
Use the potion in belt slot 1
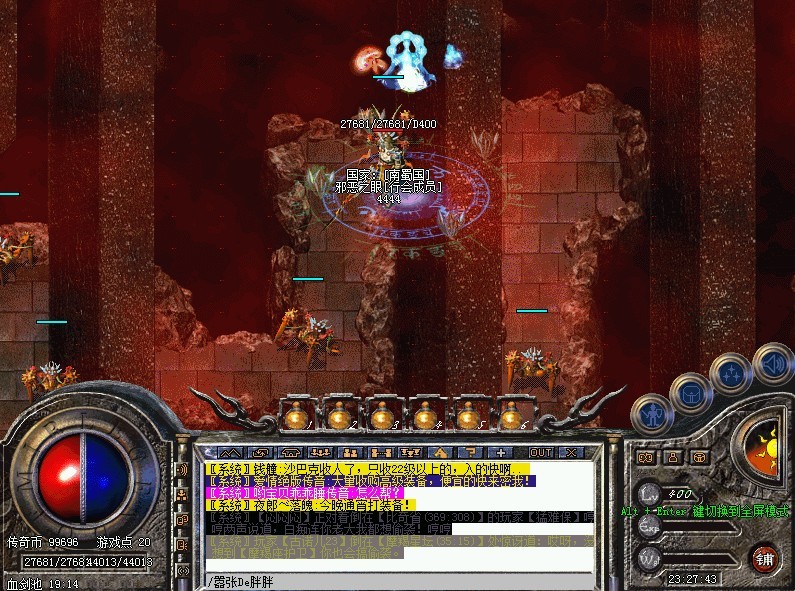coord(295,415)
